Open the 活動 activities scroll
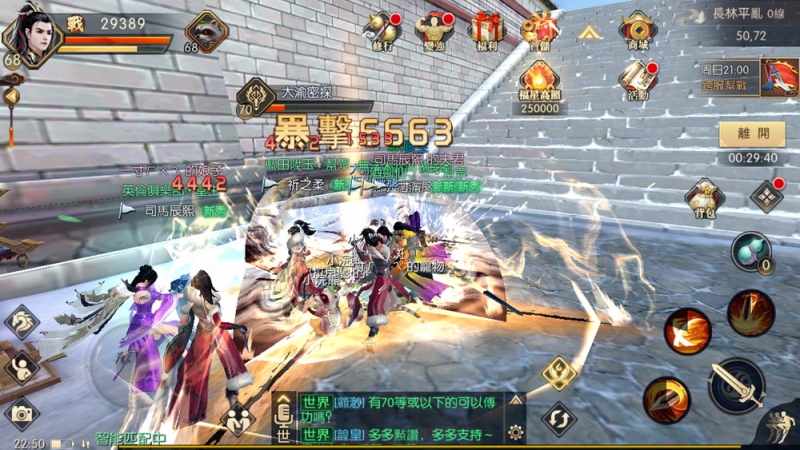Screen dimensions: 800x450 tap(637, 82)
